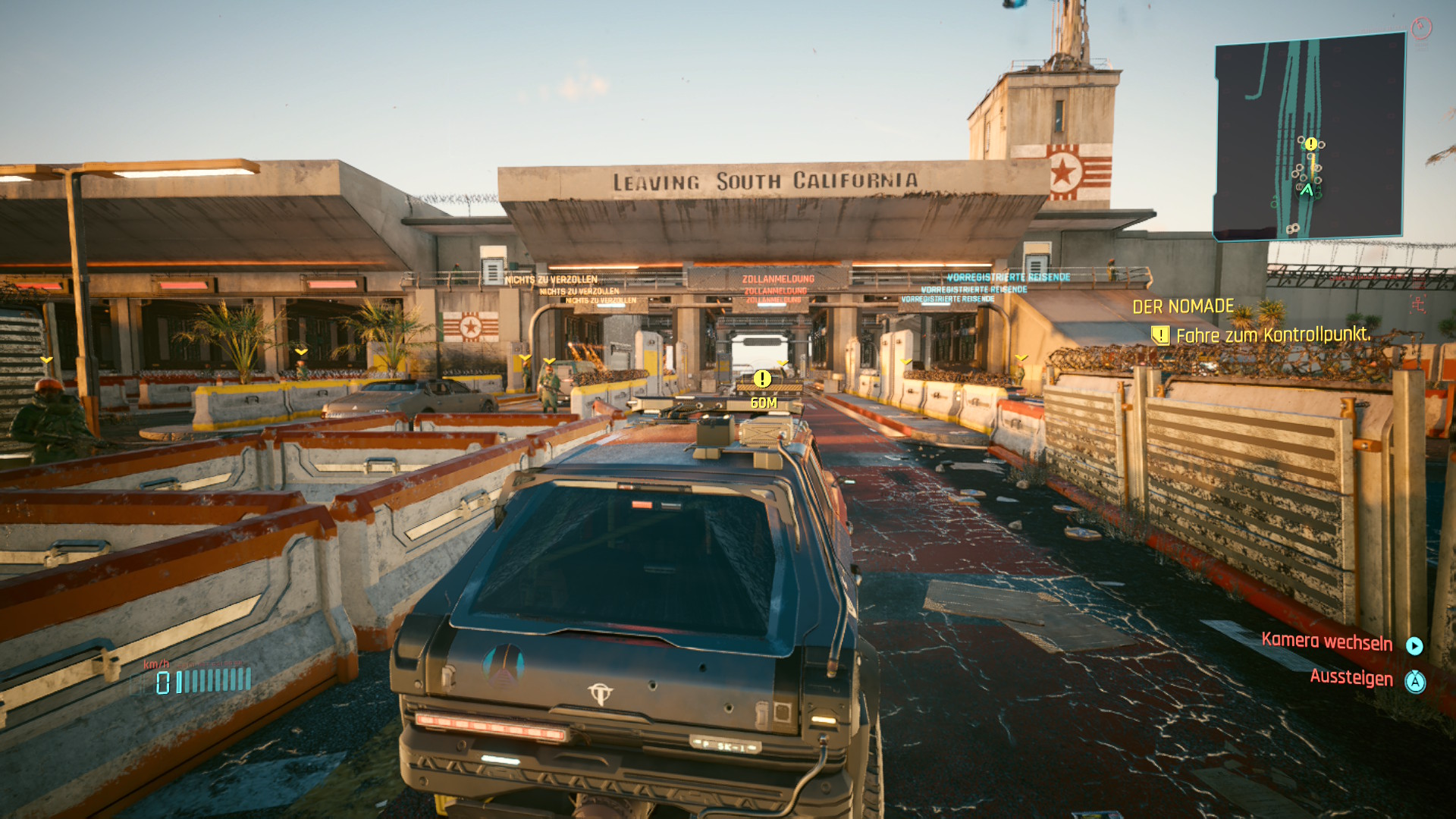Viewport: 1456px width, 819px height.
Task: Click the objective Fahre zum Kontrollpunkt
Action: coord(1272,334)
